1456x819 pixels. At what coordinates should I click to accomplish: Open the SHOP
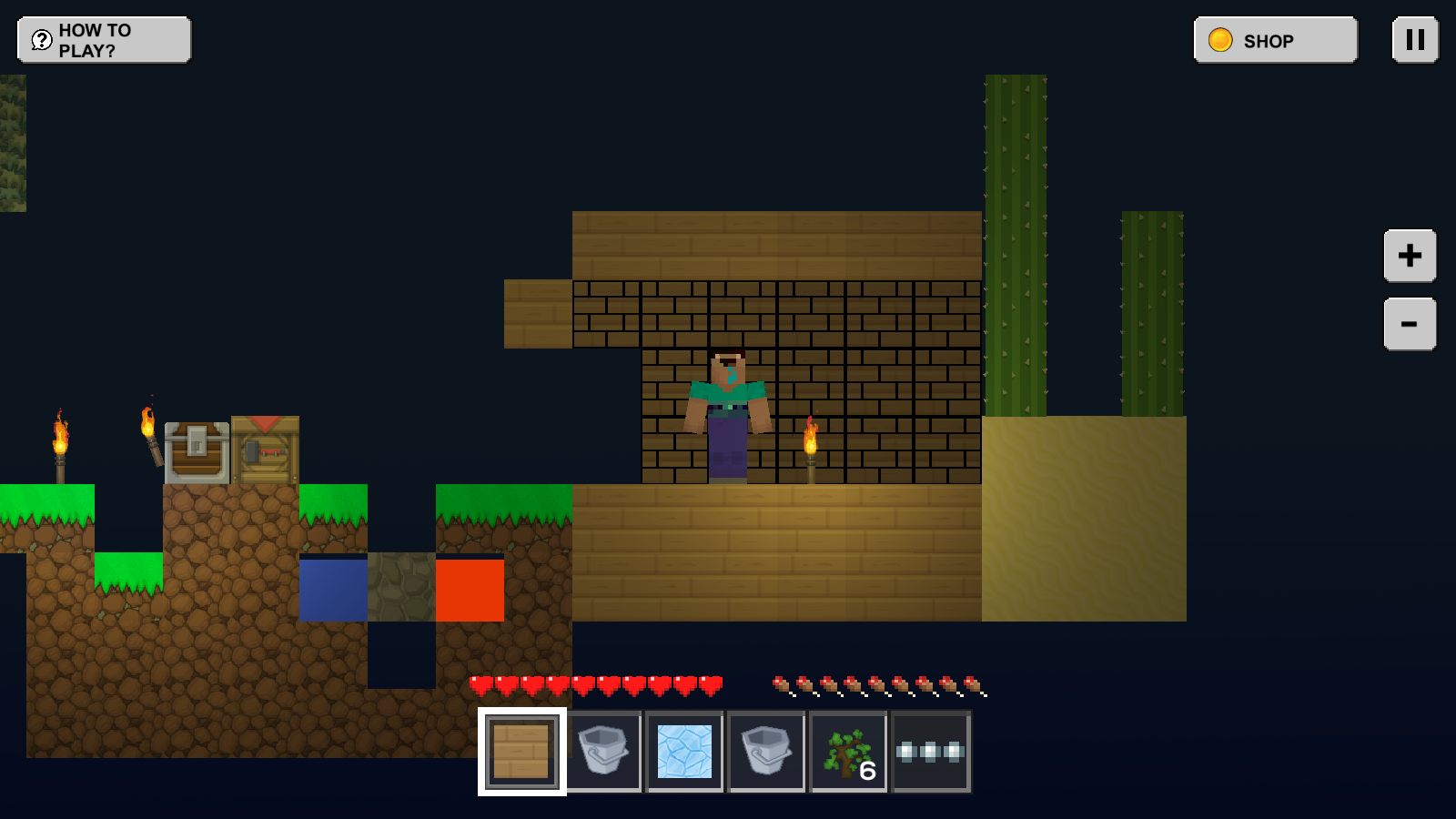(x=1272, y=40)
